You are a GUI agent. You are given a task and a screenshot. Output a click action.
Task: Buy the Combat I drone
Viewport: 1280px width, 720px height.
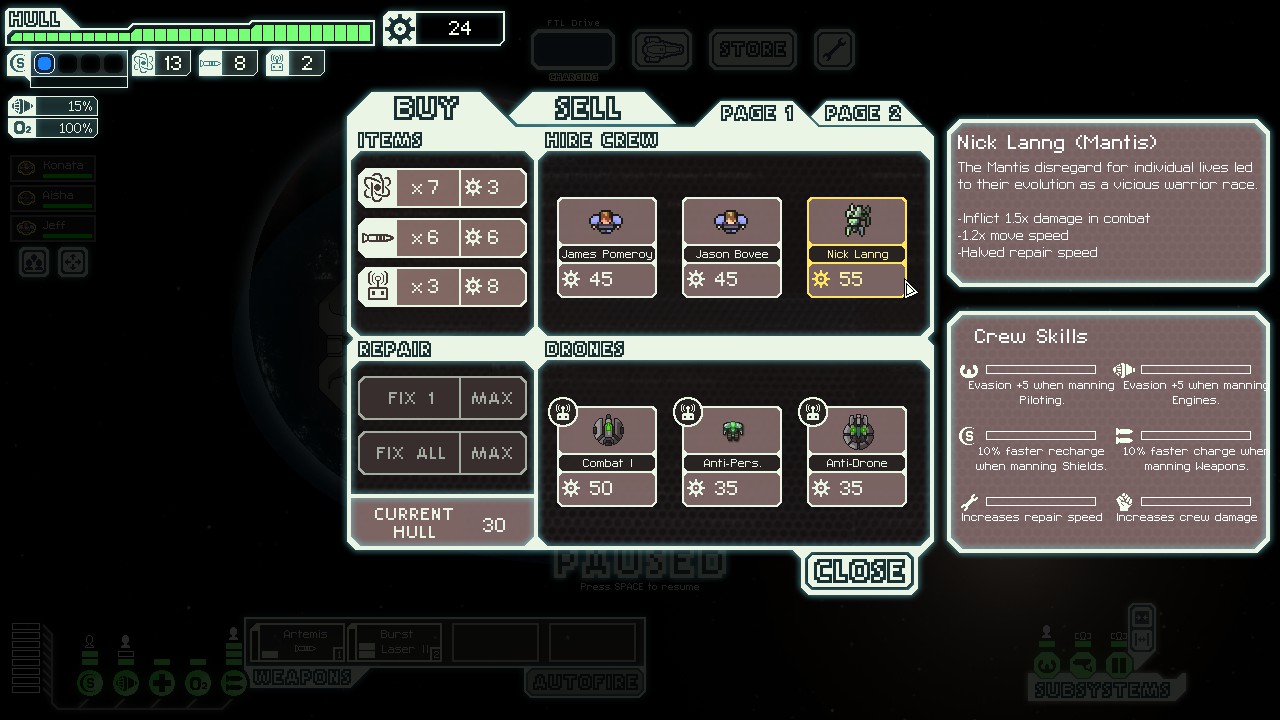coord(607,456)
